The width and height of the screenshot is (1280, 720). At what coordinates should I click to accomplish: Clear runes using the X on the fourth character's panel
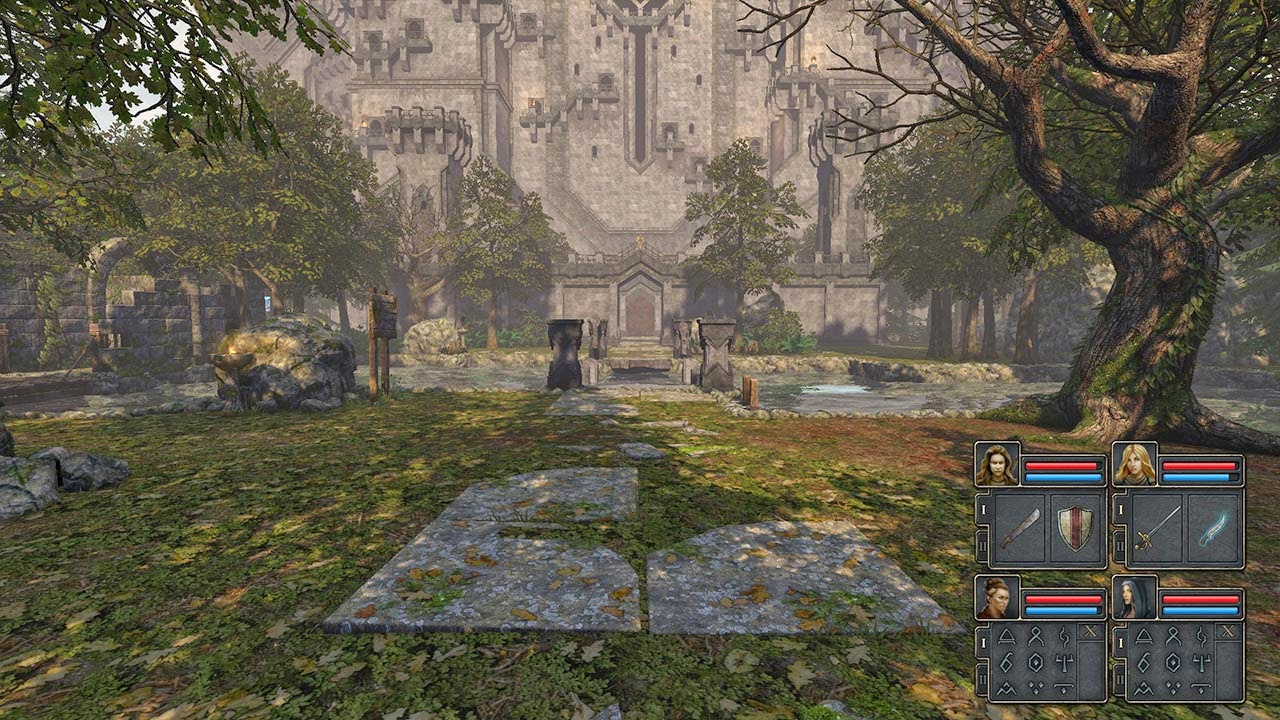pyautogui.click(x=1227, y=631)
